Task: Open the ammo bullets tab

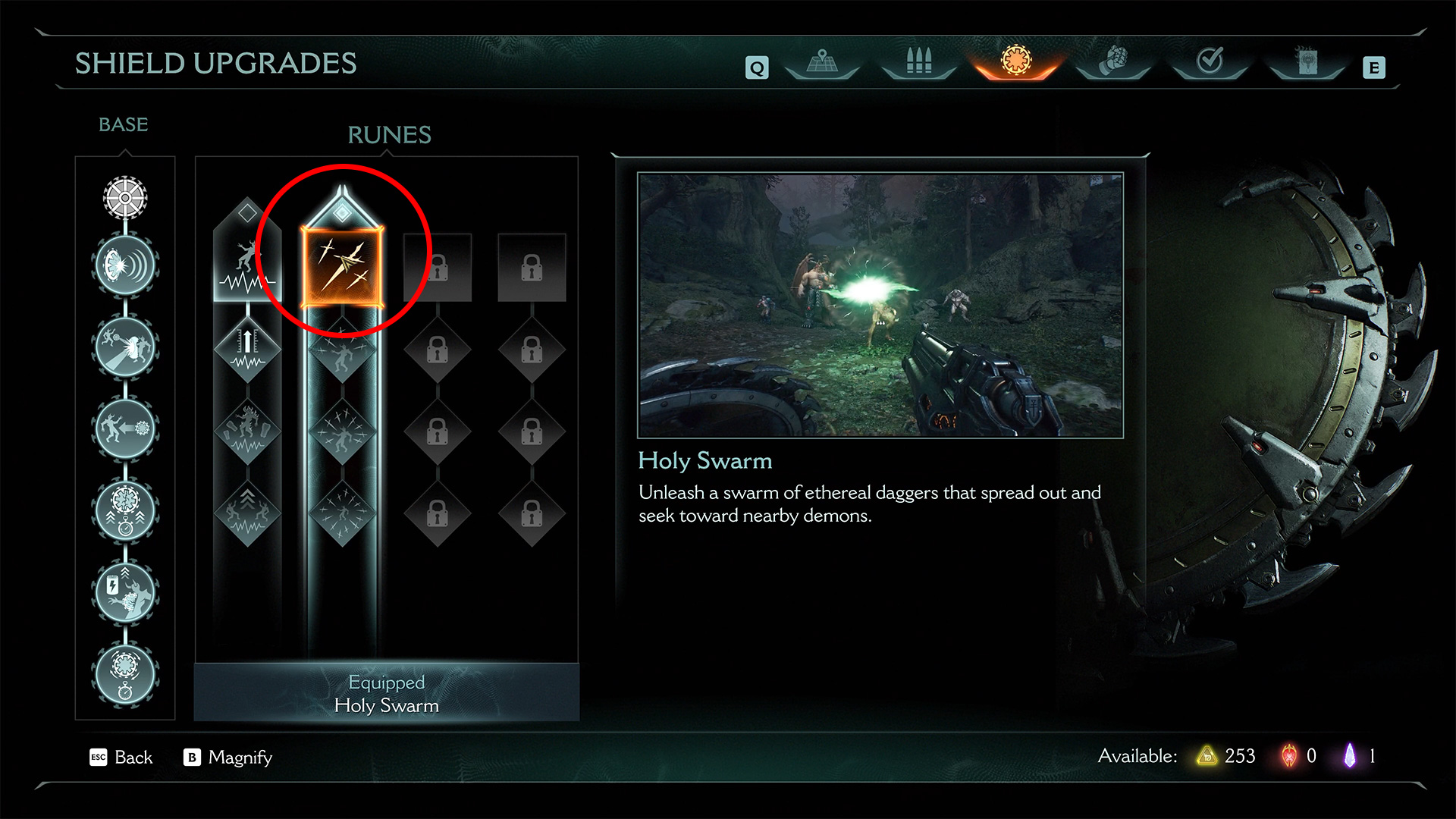Action: coord(918,62)
